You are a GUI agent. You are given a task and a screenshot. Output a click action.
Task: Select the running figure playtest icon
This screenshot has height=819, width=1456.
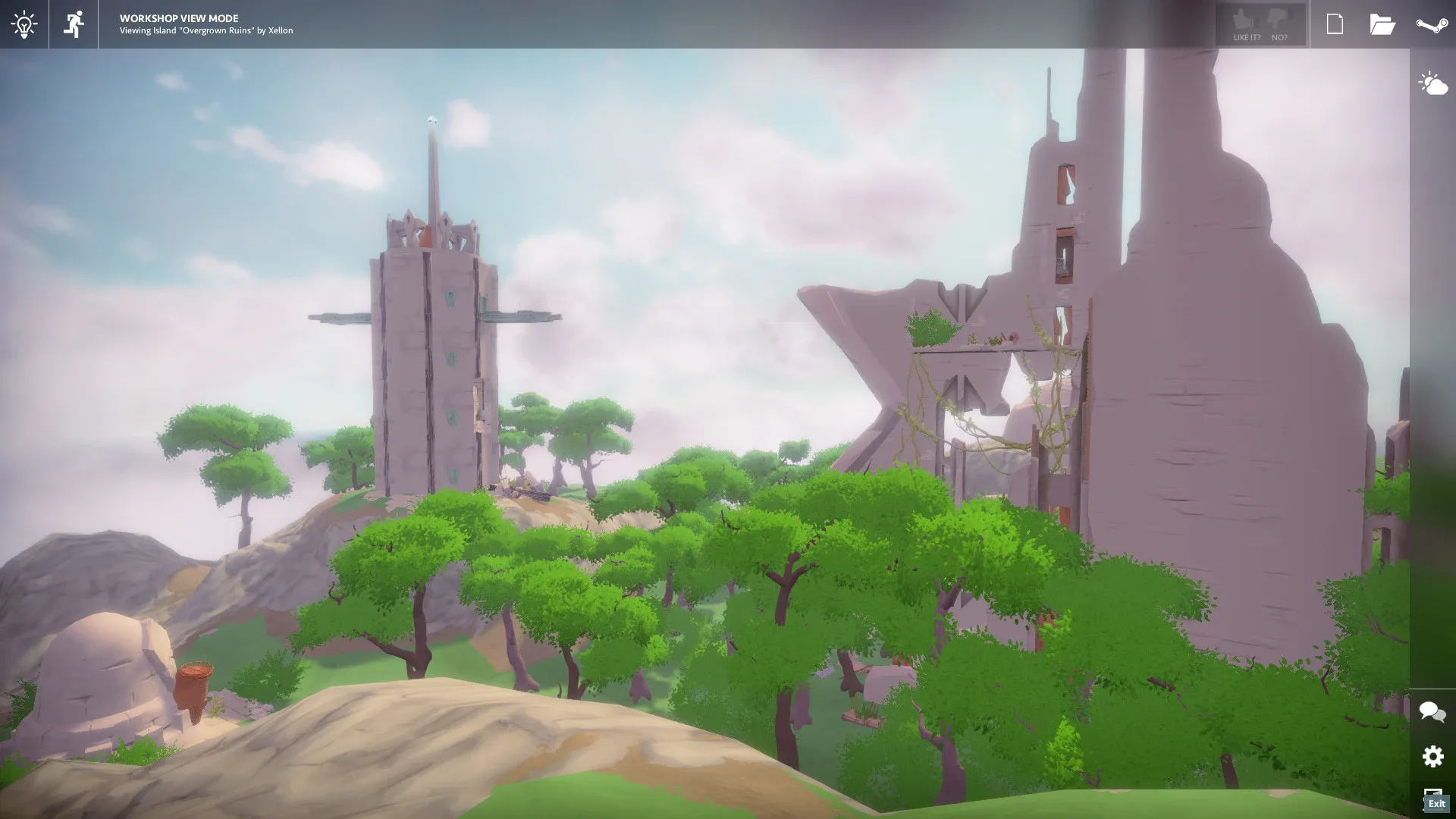pos(74,25)
